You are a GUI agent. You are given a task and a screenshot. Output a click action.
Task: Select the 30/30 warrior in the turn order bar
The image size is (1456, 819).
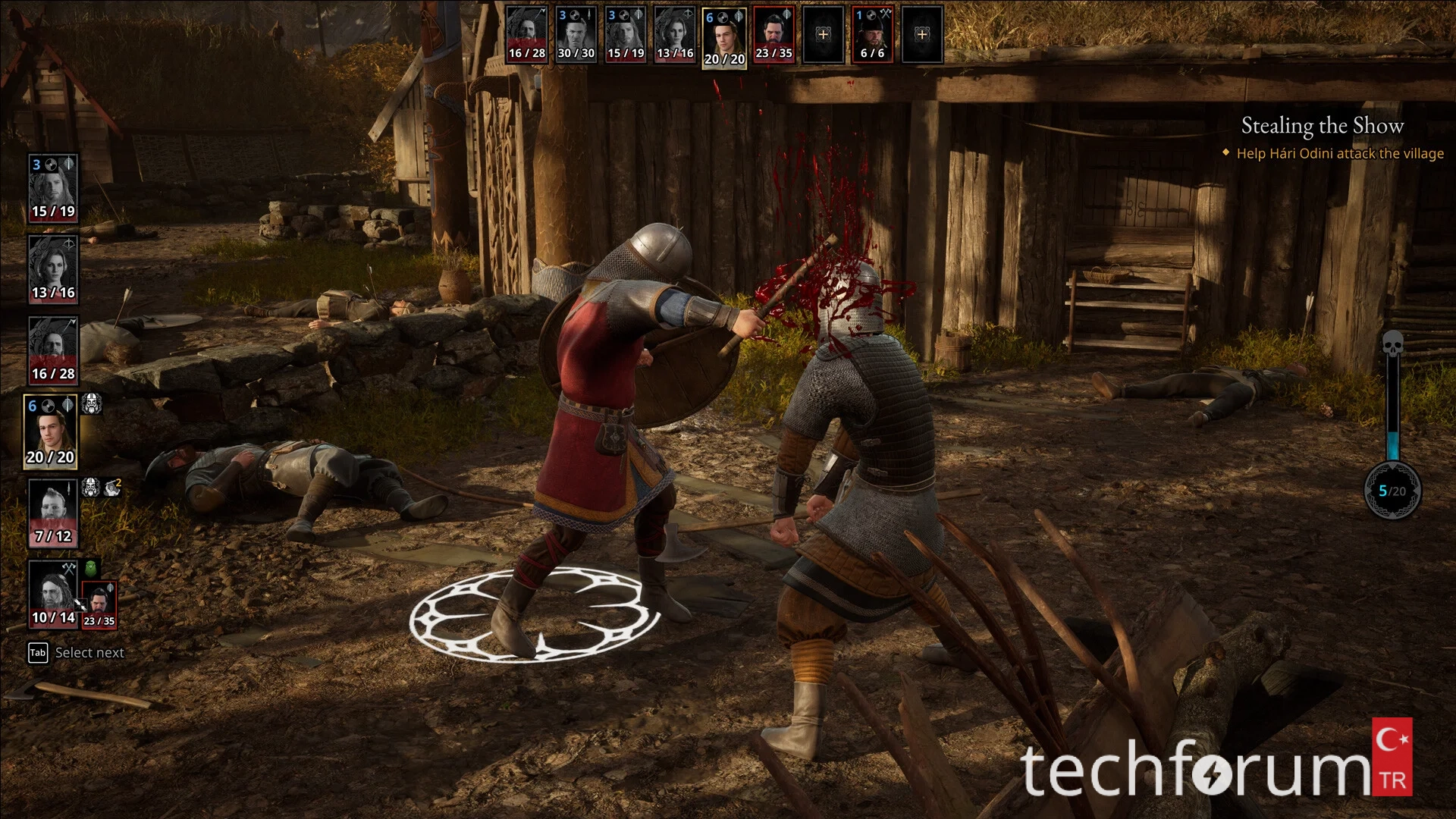pyautogui.click(x=576, y=35)
